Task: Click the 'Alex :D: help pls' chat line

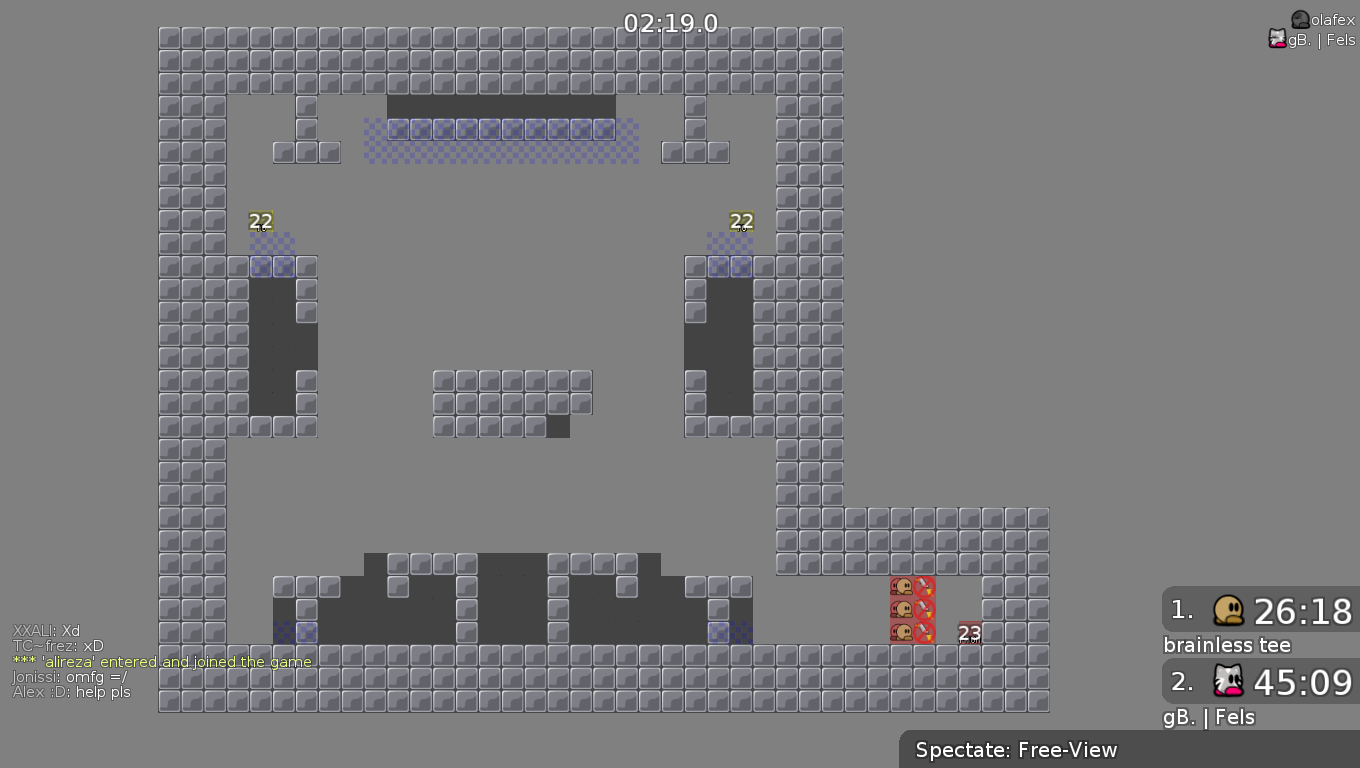Action: coord(70,692)
